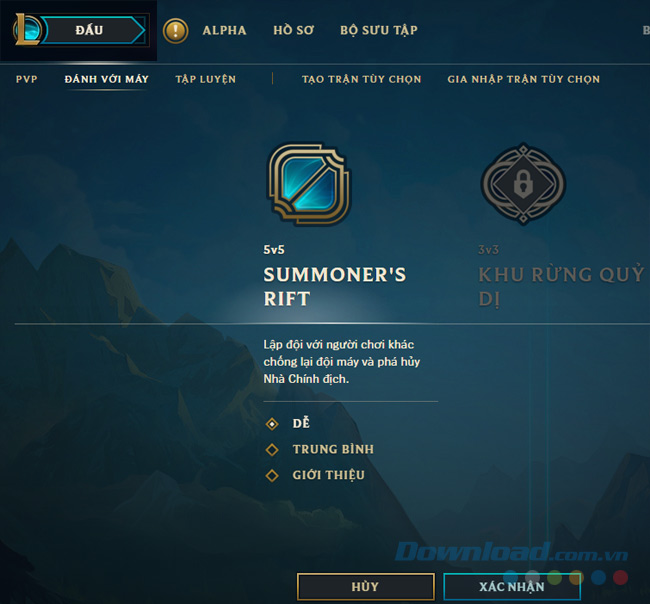Choose TẠO TRẬN TÙY CHỌN
This screenshot has width=650, height=604.
[x=361, y=79]
